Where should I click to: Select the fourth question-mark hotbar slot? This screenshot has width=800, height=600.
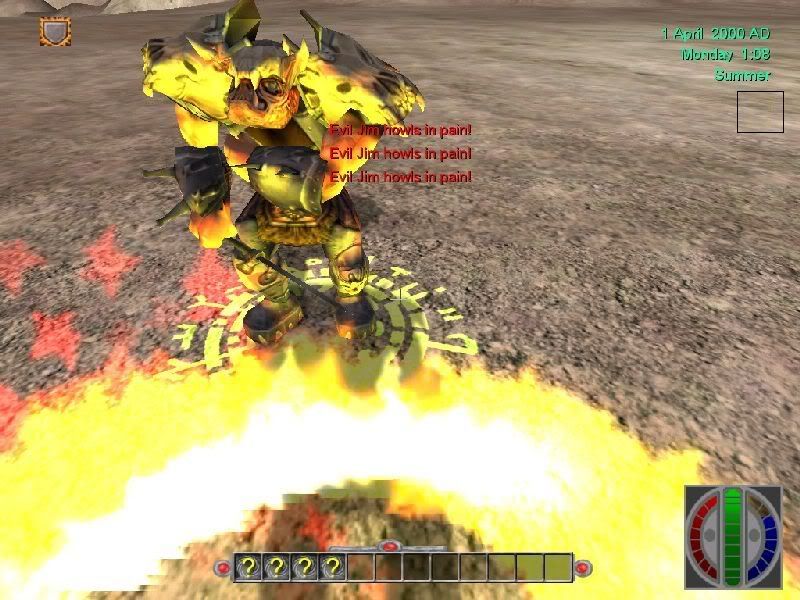(333, 568)
